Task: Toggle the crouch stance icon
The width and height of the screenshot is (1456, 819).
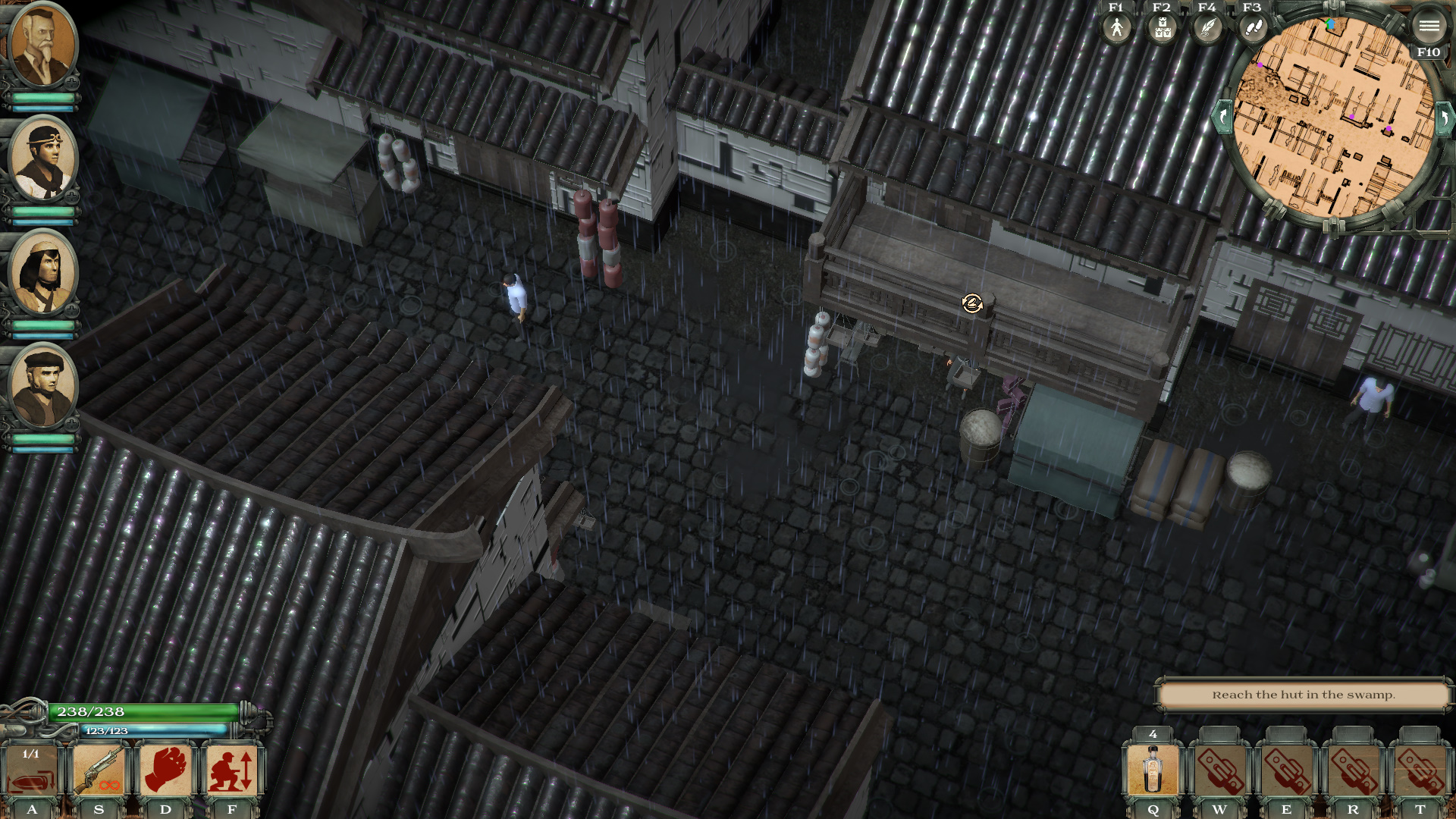Action: pyautogui.click(x=232, y=771)
